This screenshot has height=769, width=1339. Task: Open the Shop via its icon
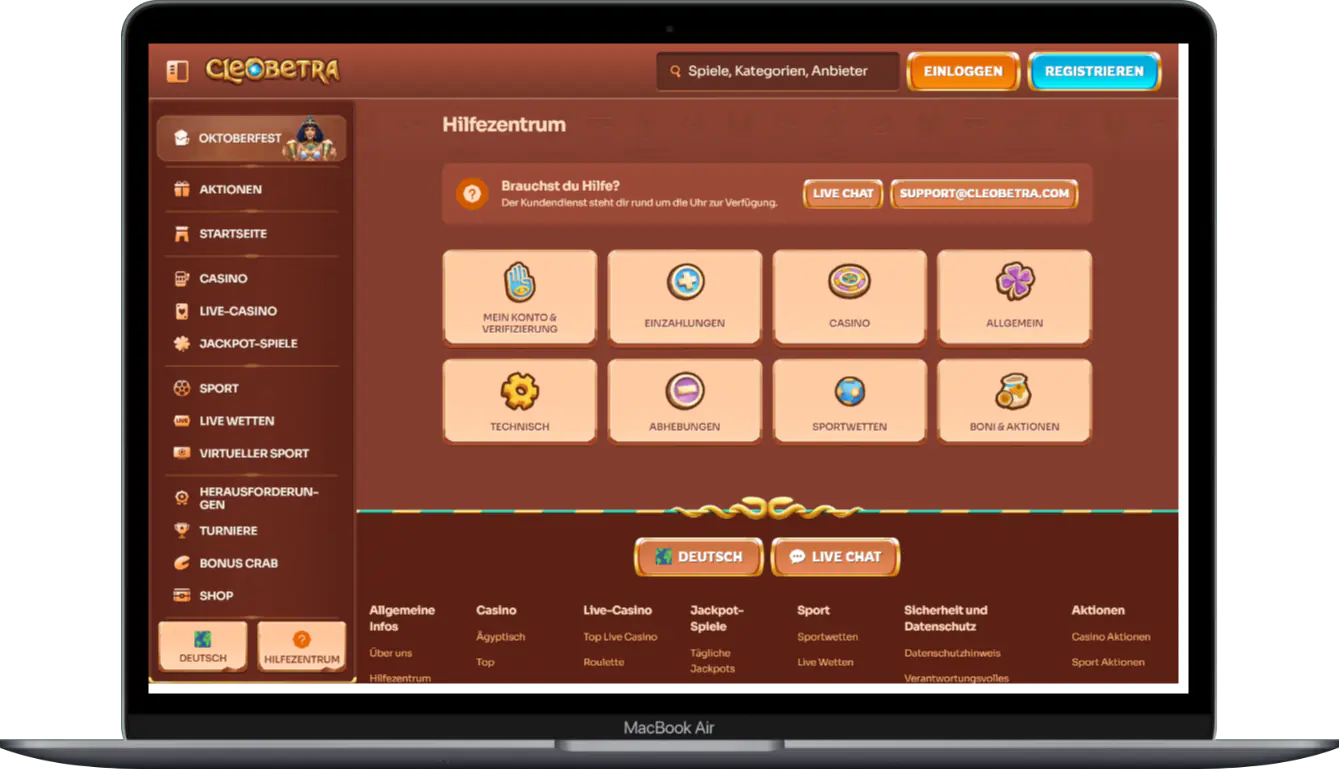click(x=184, y=595)
